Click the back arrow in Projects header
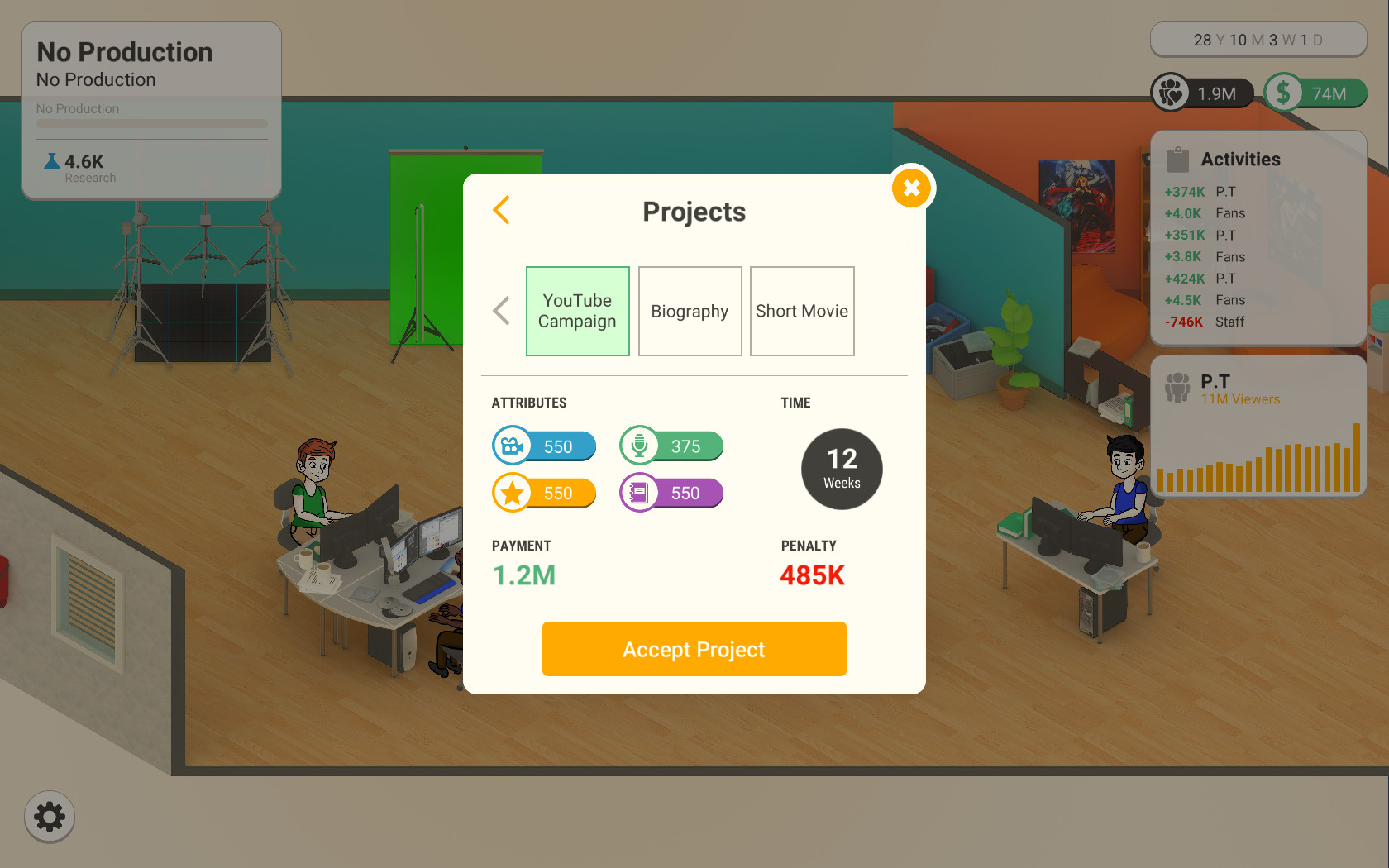This screenshot has width=1389, height=868. [x=501, y=210]
